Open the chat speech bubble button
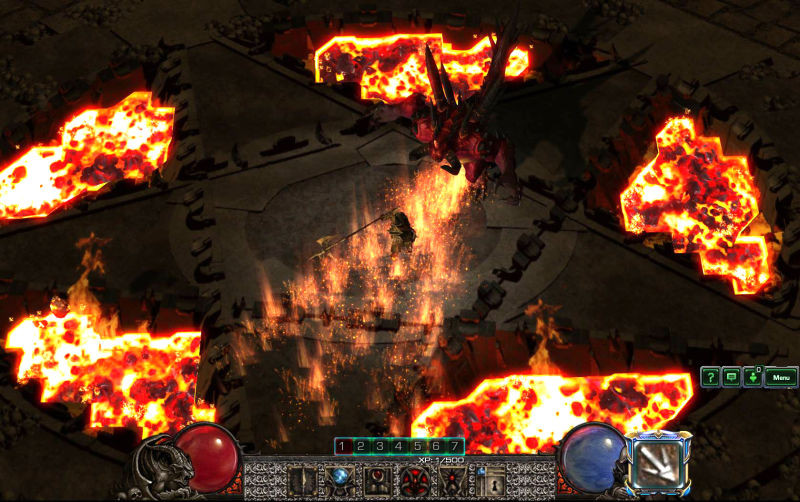The width and height of the screenshot is (800, 502). 730,377
